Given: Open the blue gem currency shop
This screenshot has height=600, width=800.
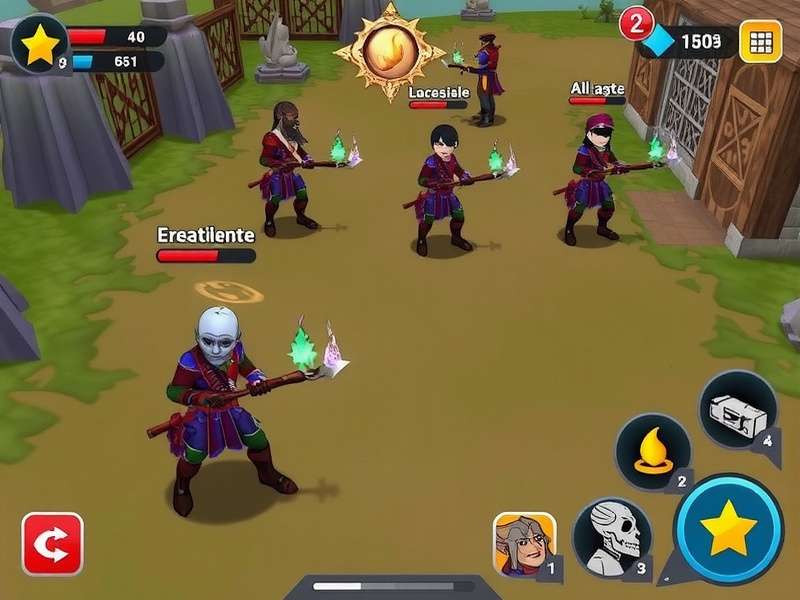Looking at the screenshot, I should [x=660, y=41].
